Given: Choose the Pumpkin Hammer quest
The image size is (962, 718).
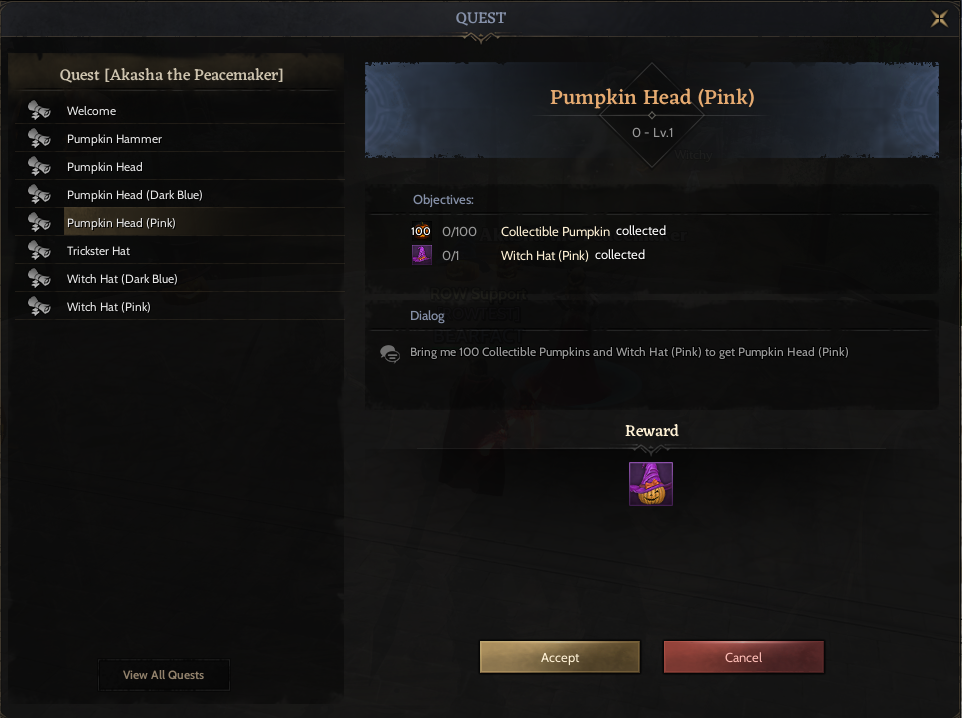Looking at the screenshot, I should (x=114, y=139).
